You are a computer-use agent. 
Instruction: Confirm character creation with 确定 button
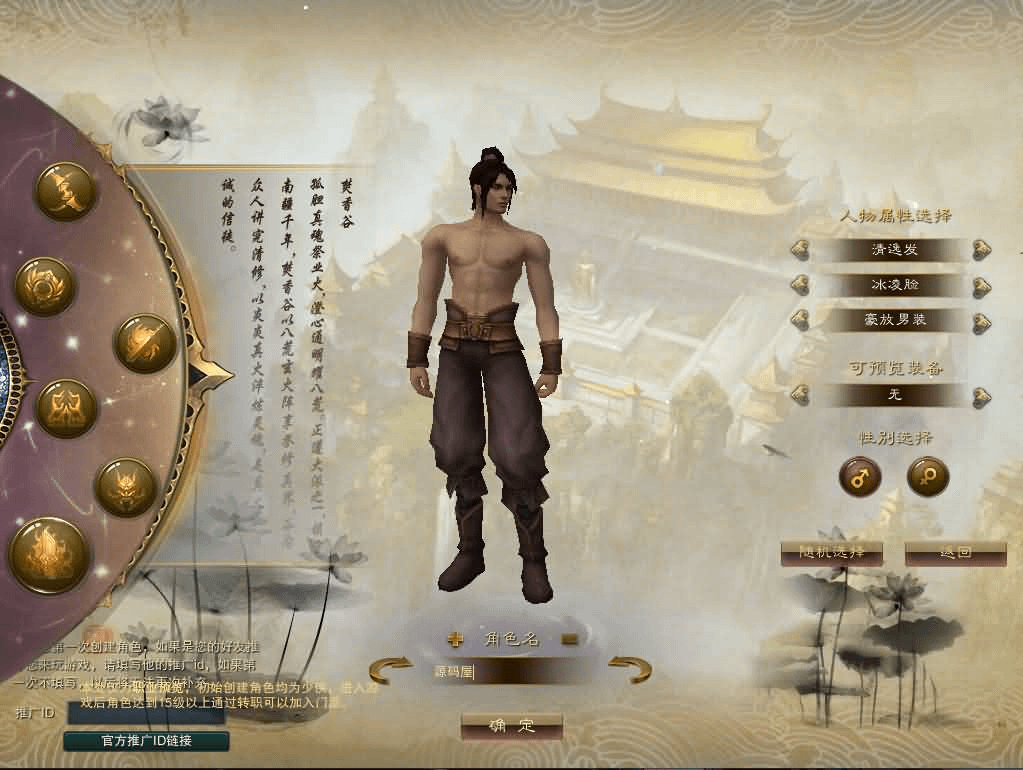pos(511,726)
